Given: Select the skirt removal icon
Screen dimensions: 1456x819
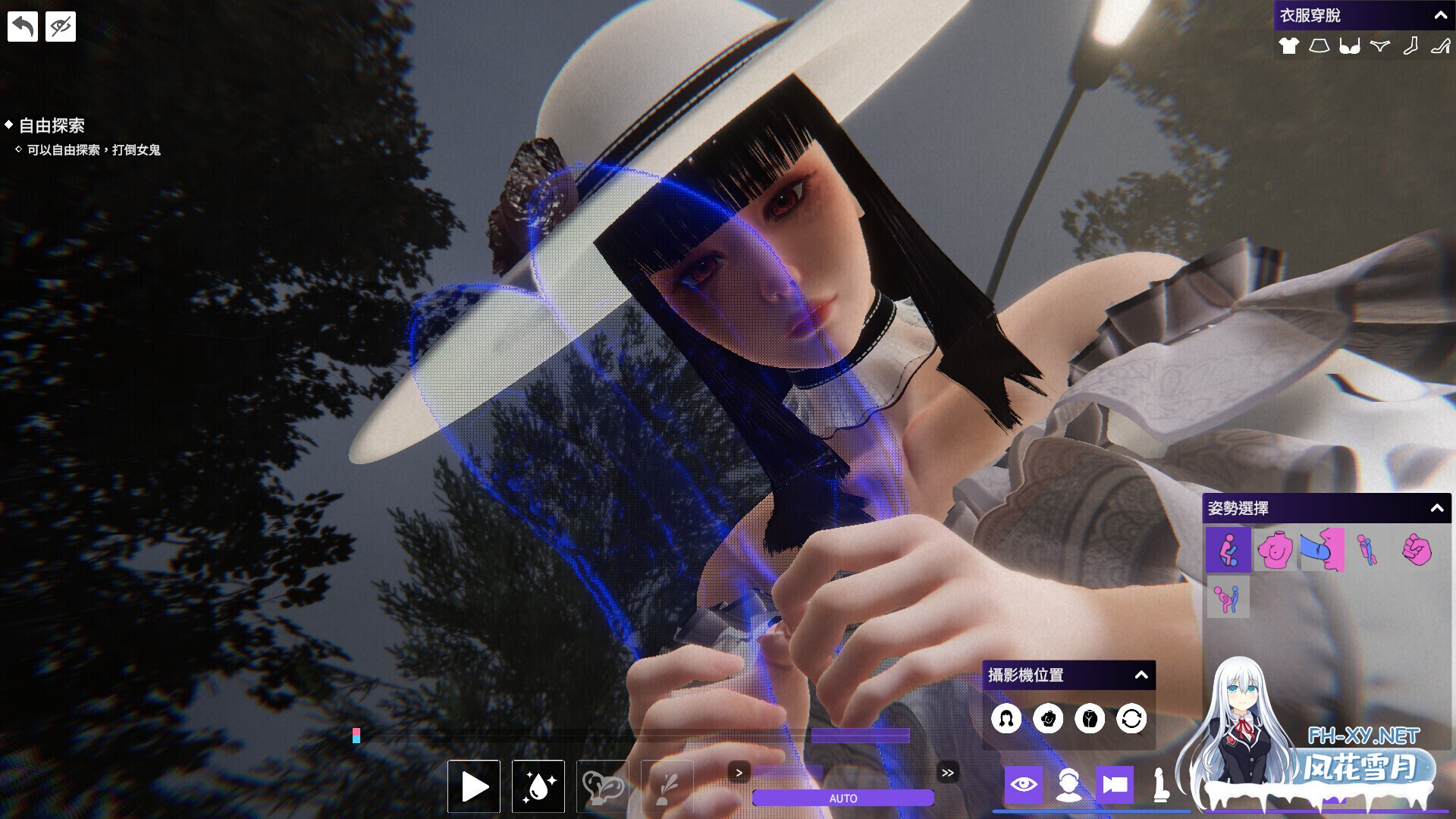Looking at the screenshot, I should pos(1319,46).
